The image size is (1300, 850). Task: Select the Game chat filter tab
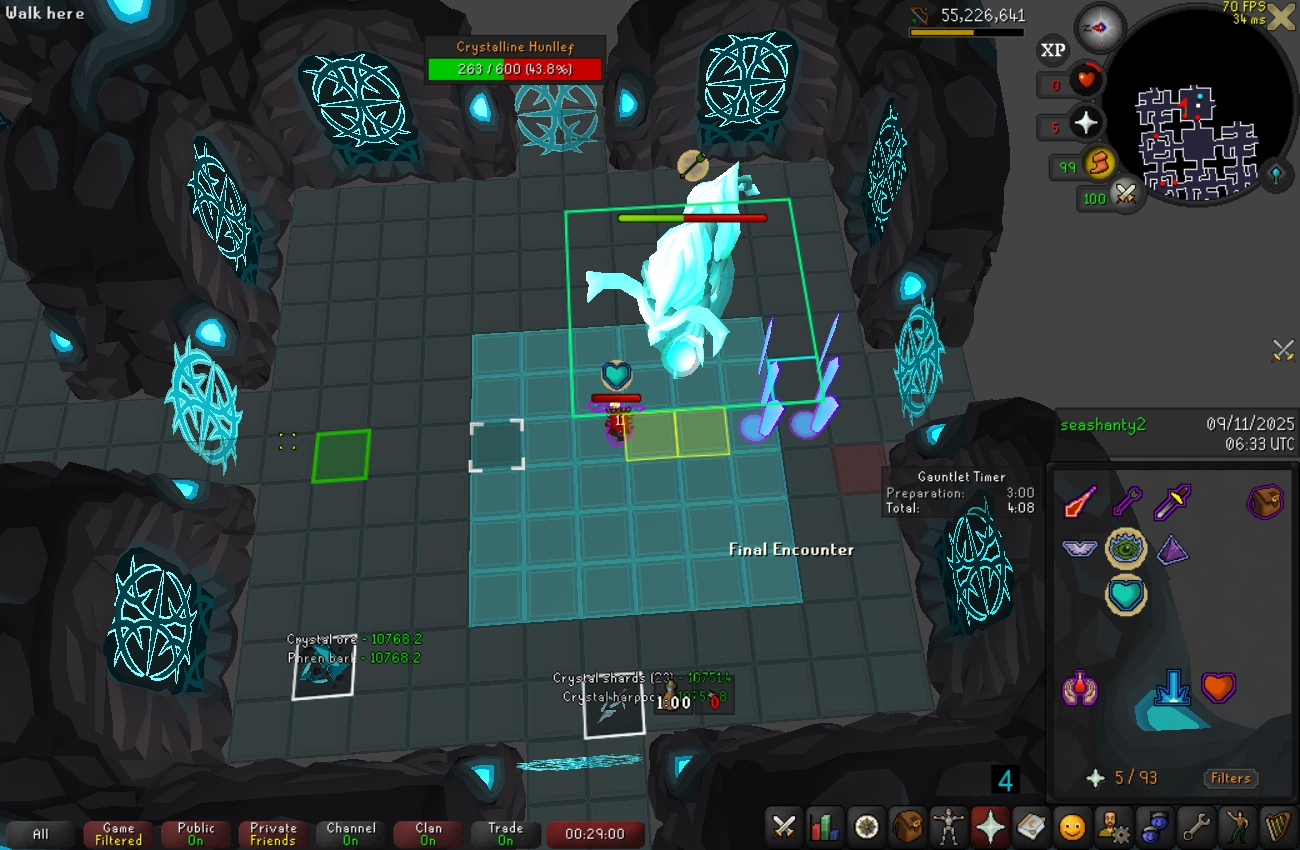point(118,834)
